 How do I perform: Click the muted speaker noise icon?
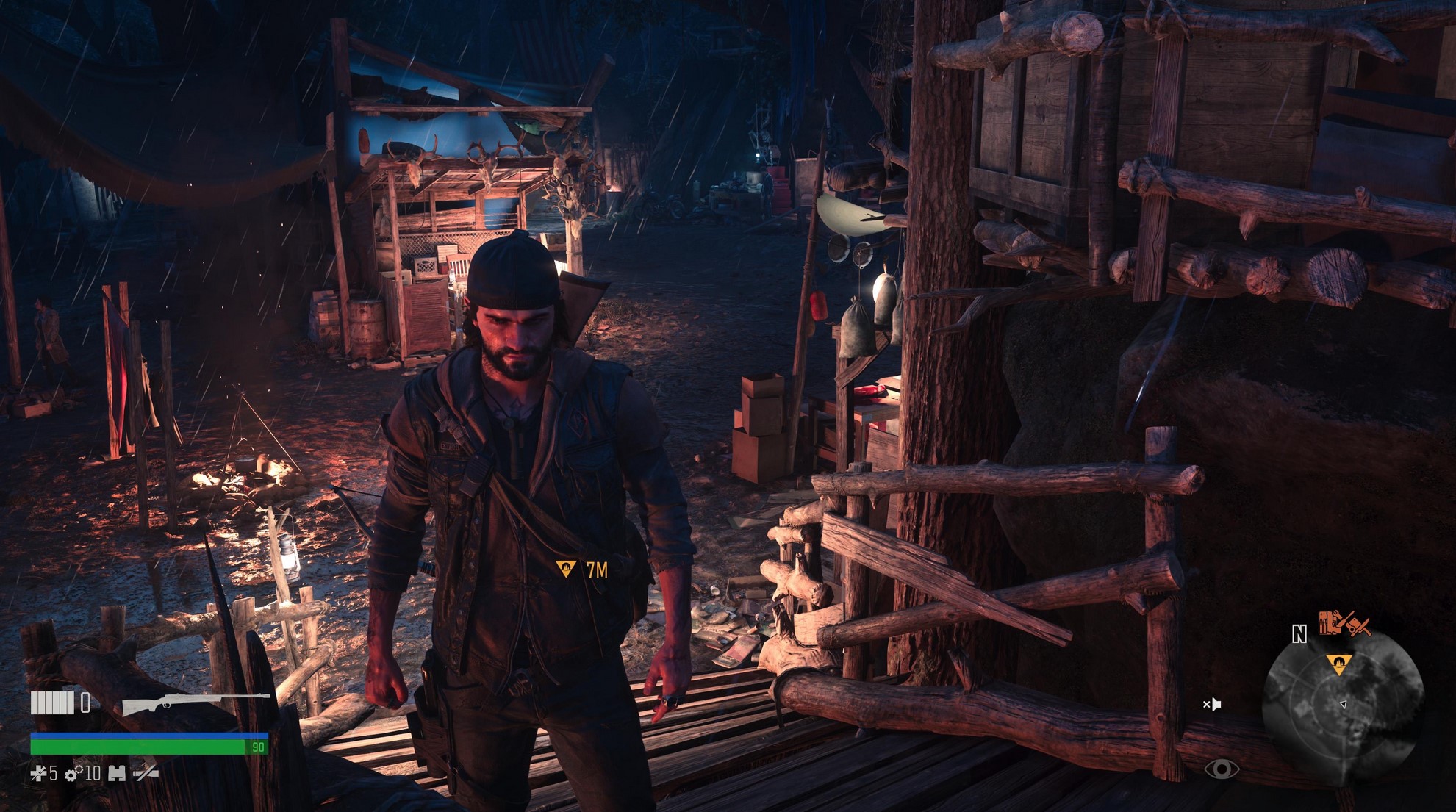[1212, 704]
